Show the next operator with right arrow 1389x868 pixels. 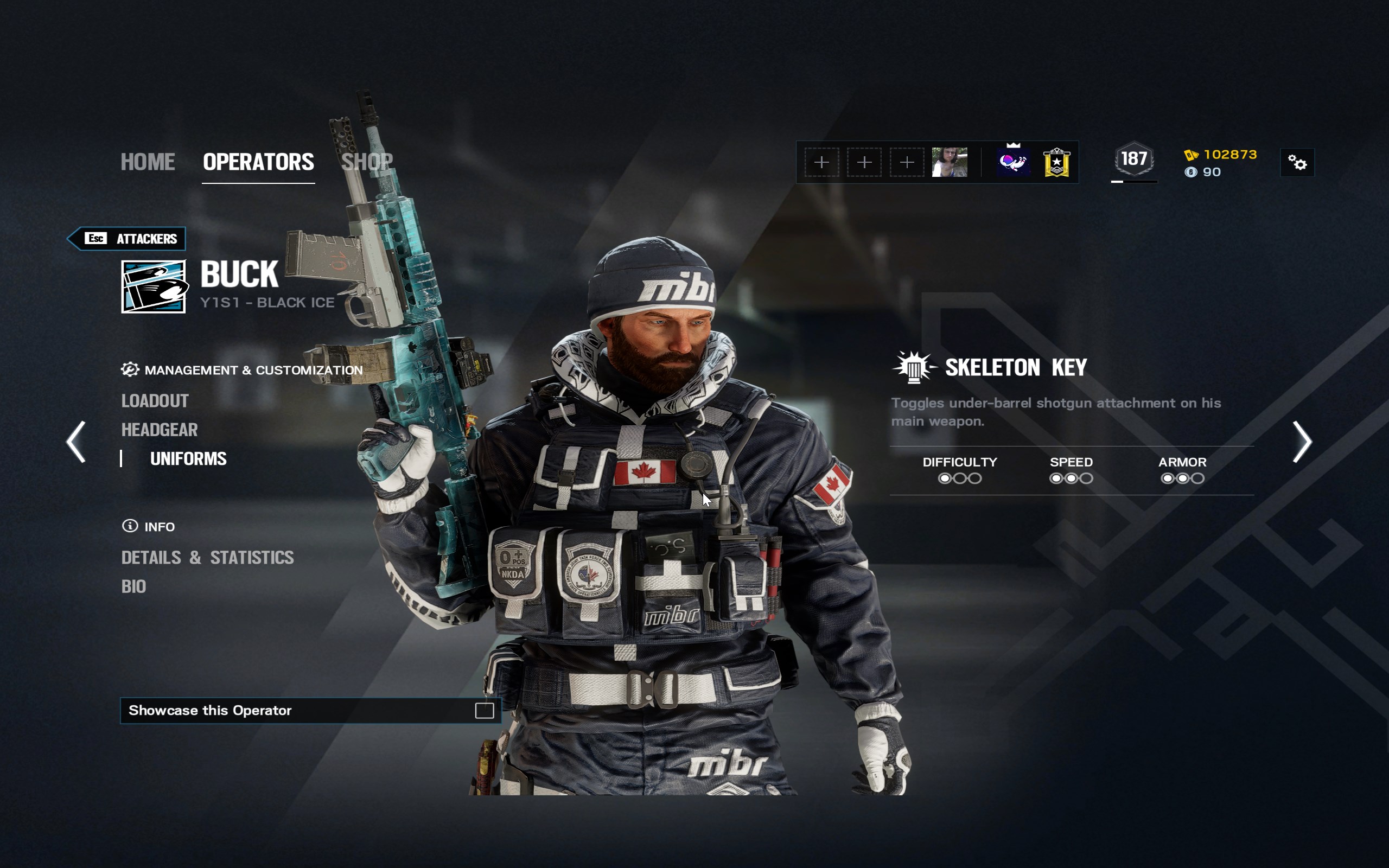tap(1301, 442)
